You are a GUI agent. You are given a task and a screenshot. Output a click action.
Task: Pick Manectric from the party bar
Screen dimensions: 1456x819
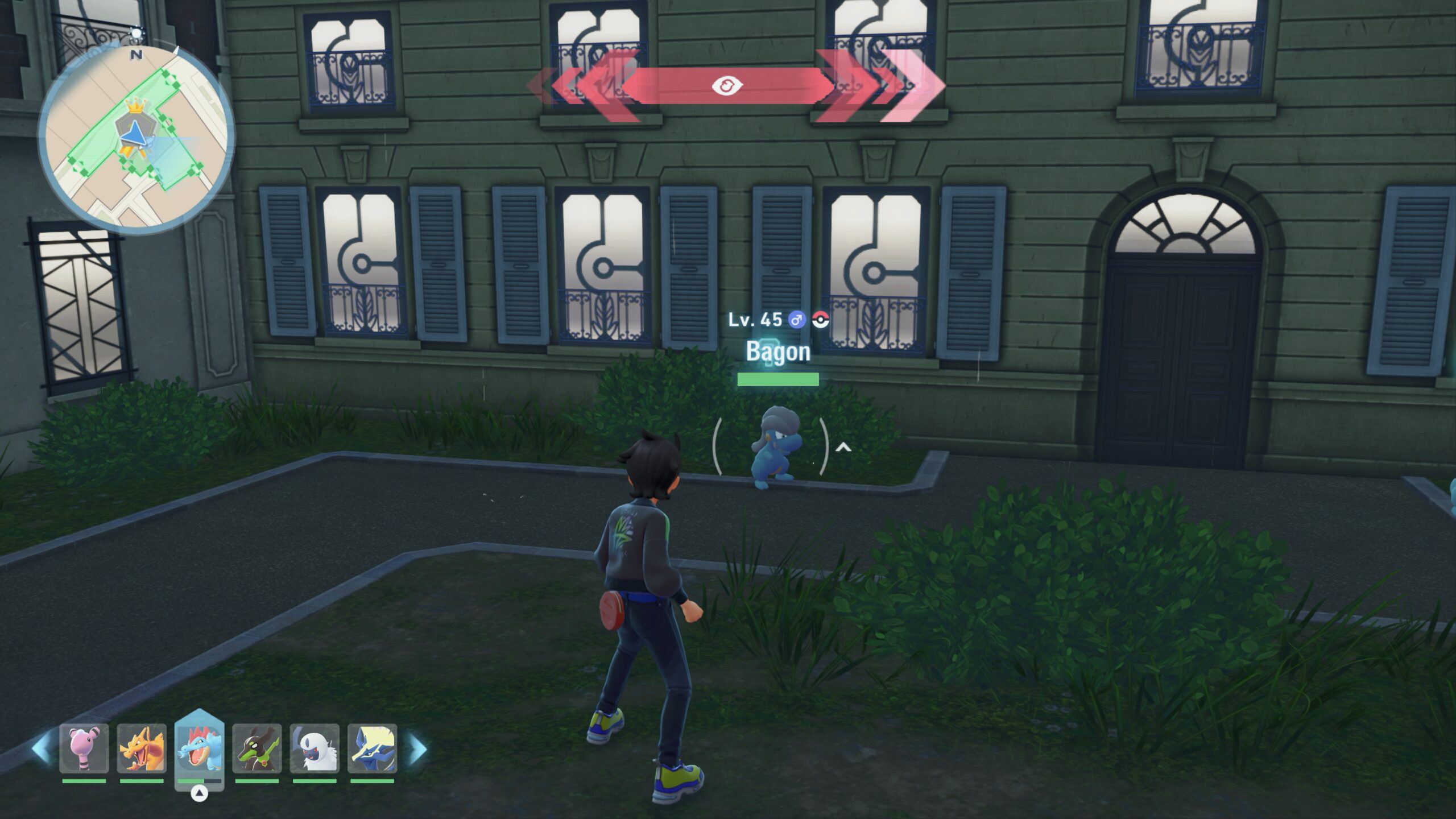coord(372,748)
